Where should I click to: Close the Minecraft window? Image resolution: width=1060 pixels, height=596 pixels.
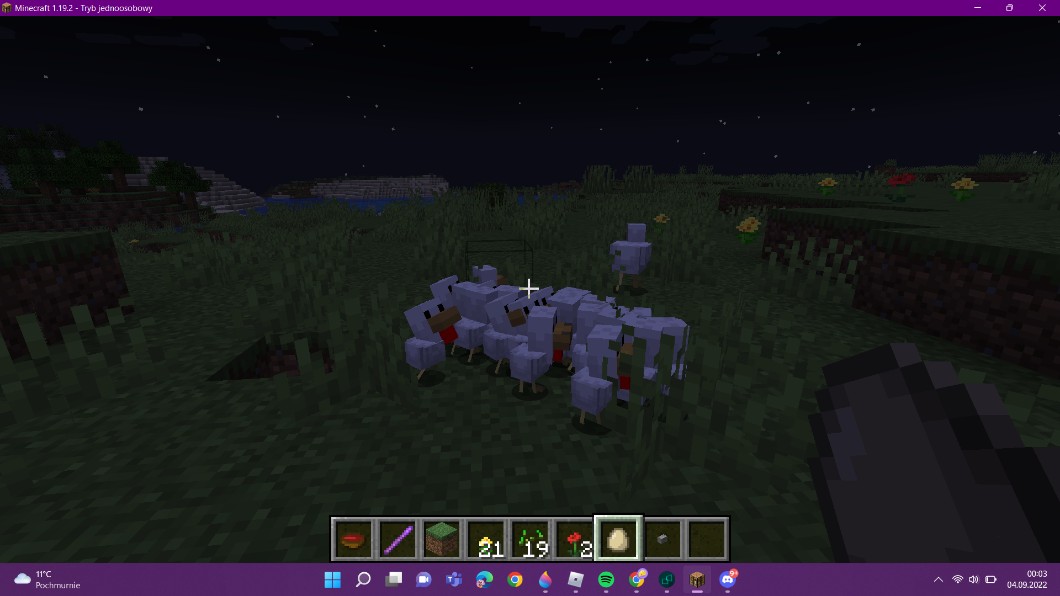1041,8
